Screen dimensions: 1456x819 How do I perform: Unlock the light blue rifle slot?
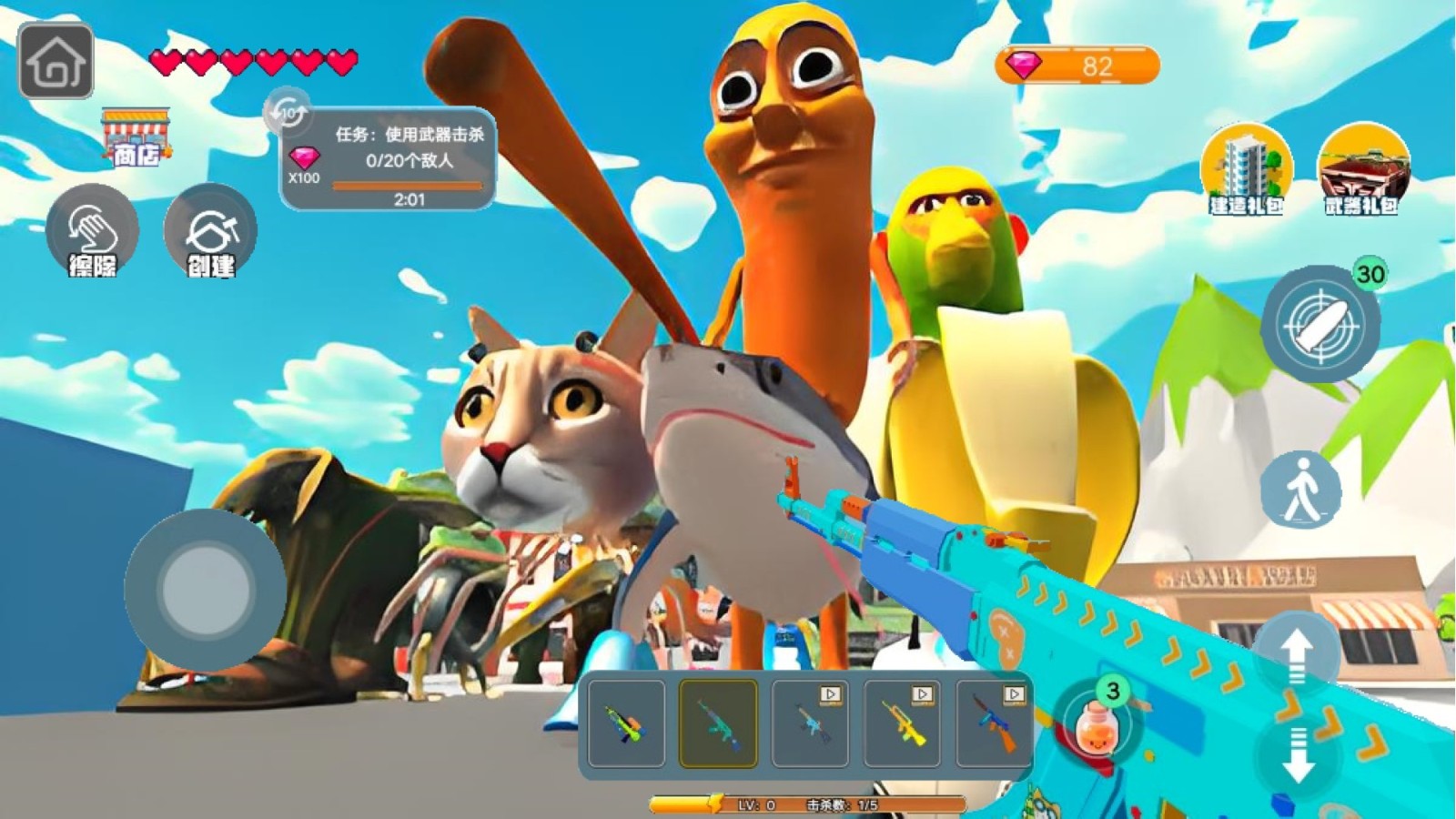[x=810, y=724]
